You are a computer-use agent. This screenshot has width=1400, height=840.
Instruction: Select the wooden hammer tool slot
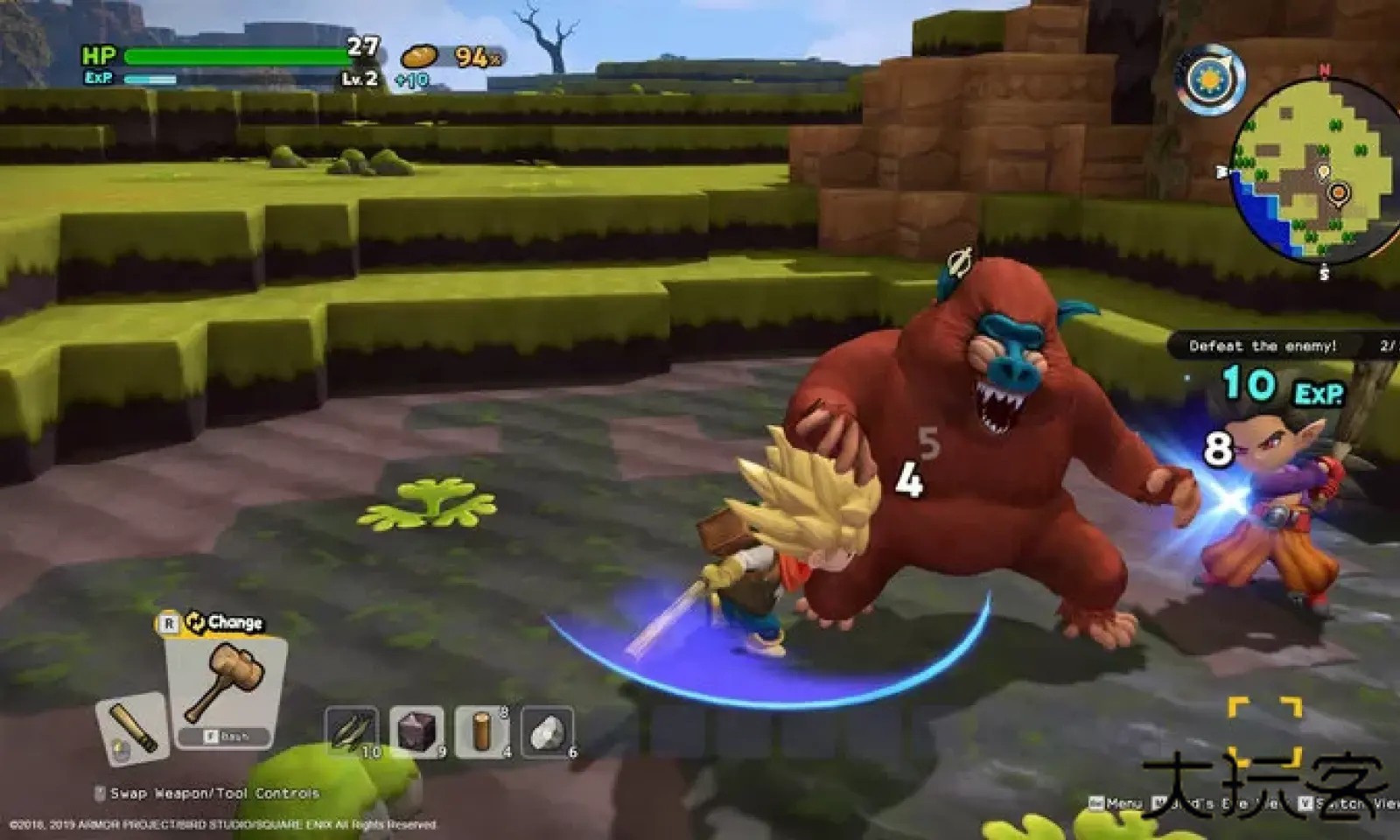point(226,687)
